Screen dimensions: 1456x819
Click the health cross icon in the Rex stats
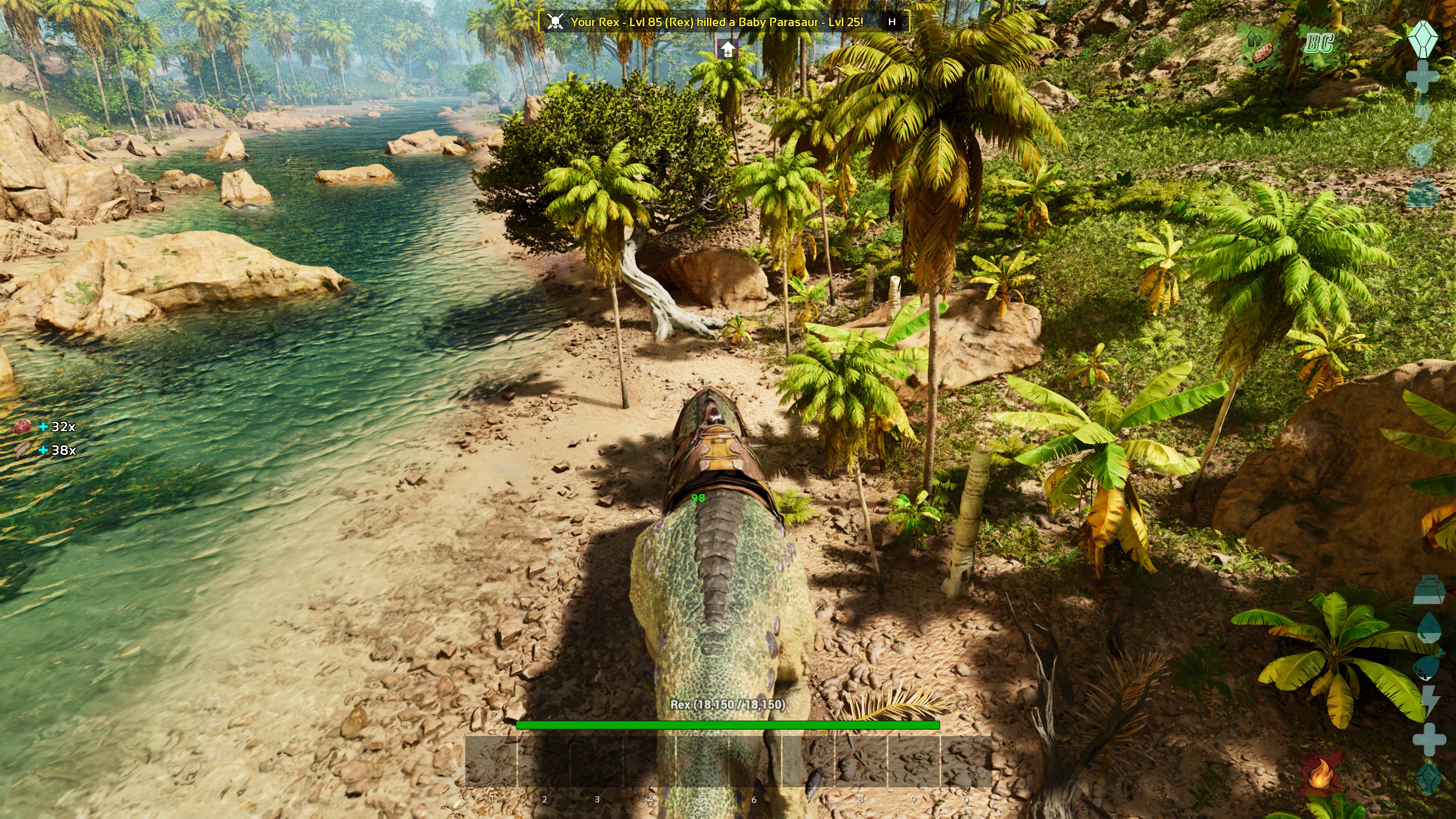click(x=1429, y=739)
